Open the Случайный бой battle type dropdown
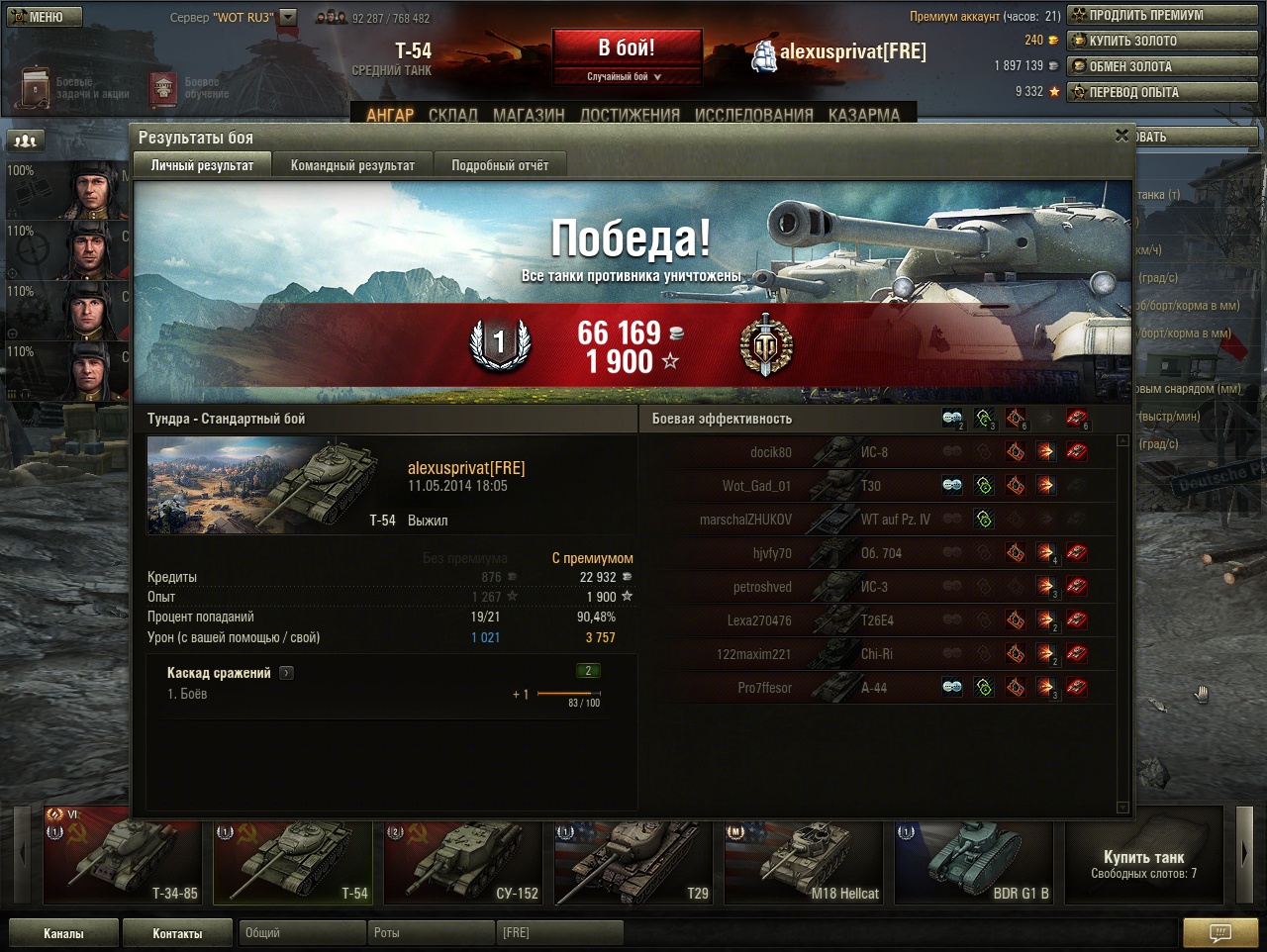This screenshot has height=952, width=1267. [x=627, y=76]
